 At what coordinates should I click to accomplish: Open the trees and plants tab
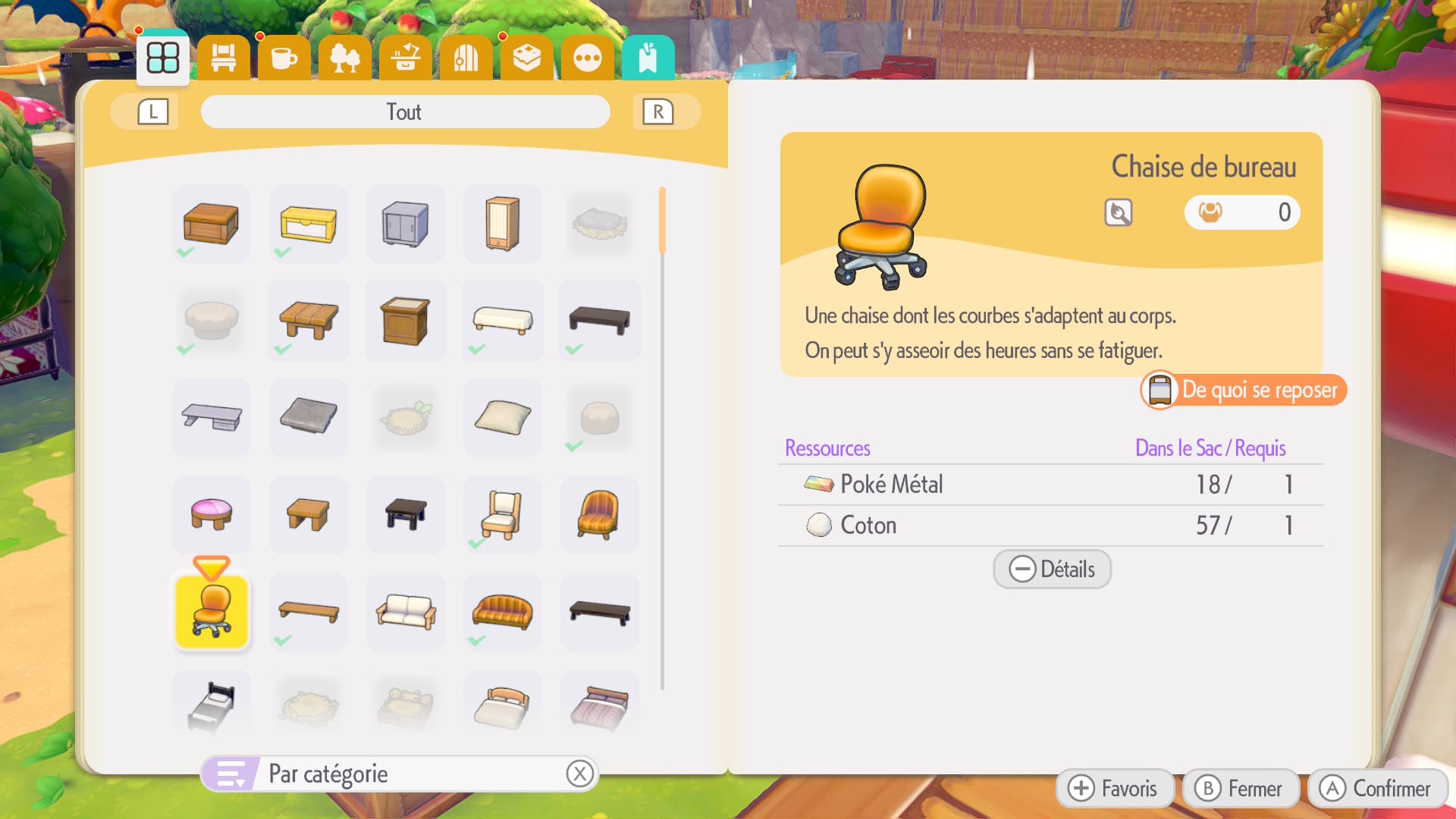click(345, 58)
